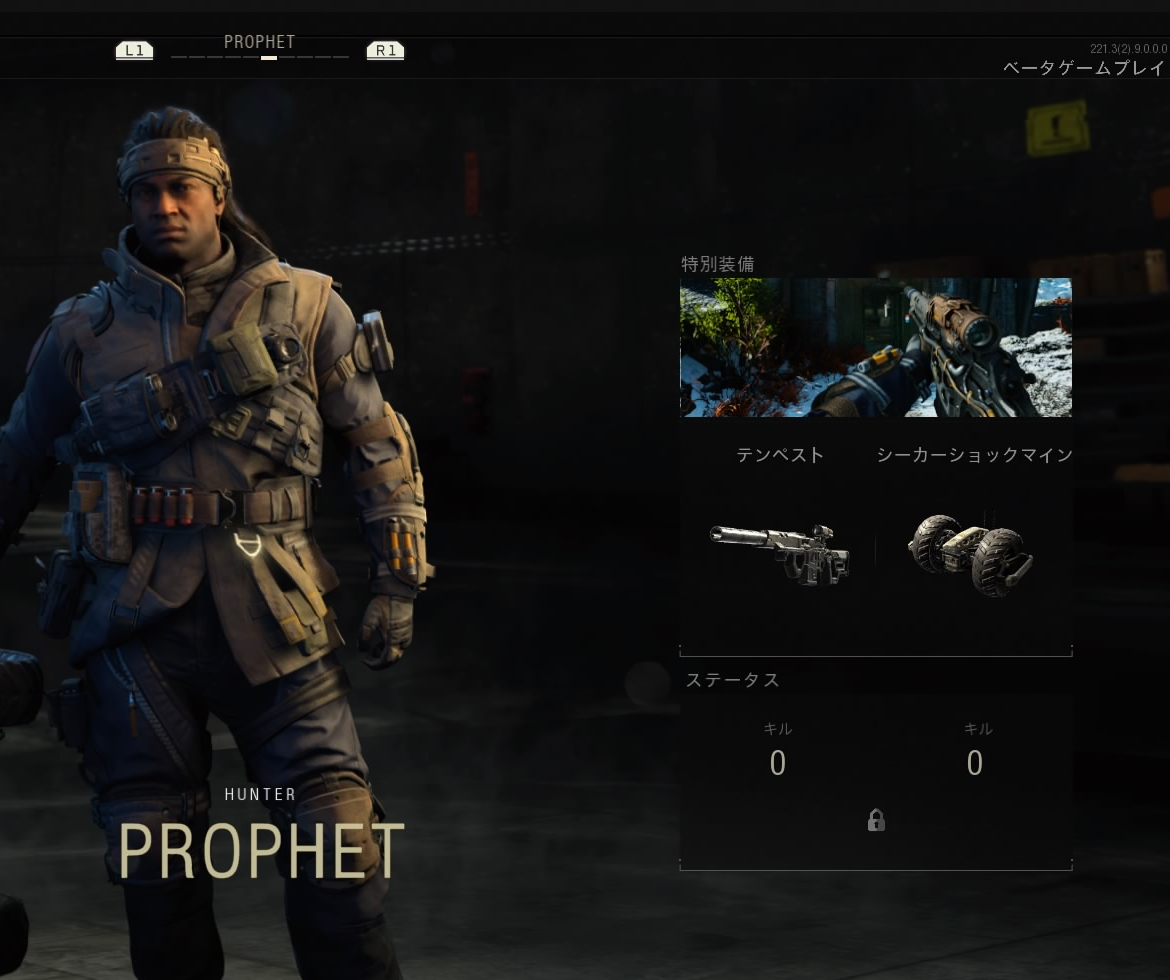Click the locked stats padlock icon
Image resolution: width=1170 pixels, height=980 pixels.
click(x=876, y=821)
